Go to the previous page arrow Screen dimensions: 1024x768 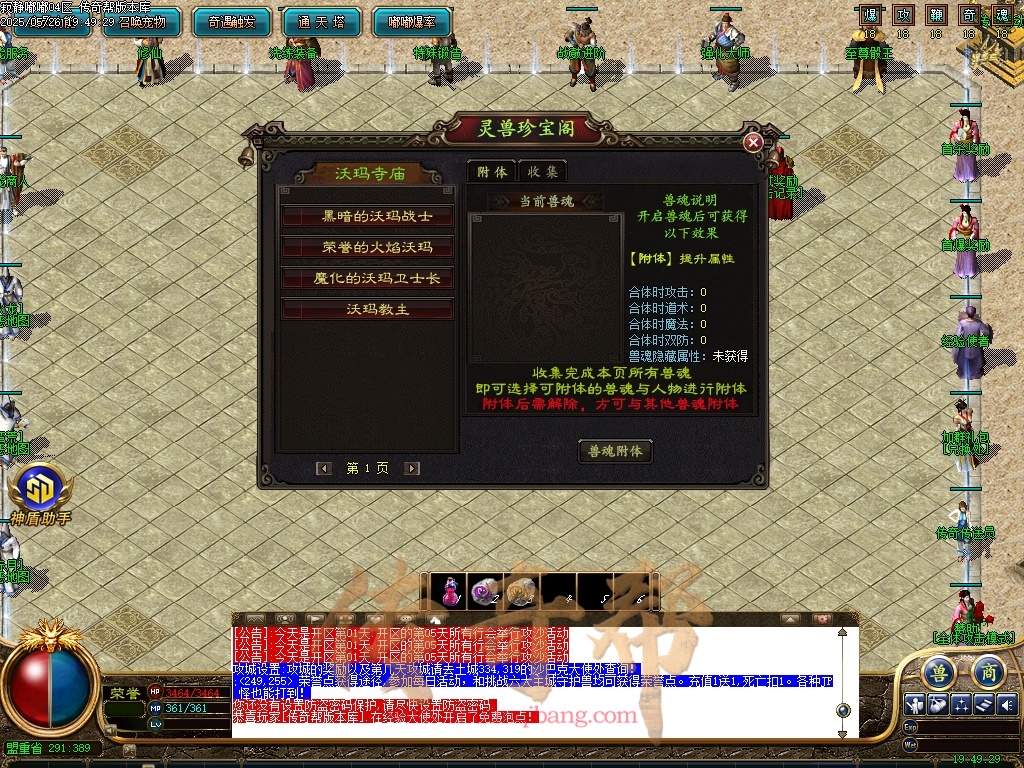(324, 468)
